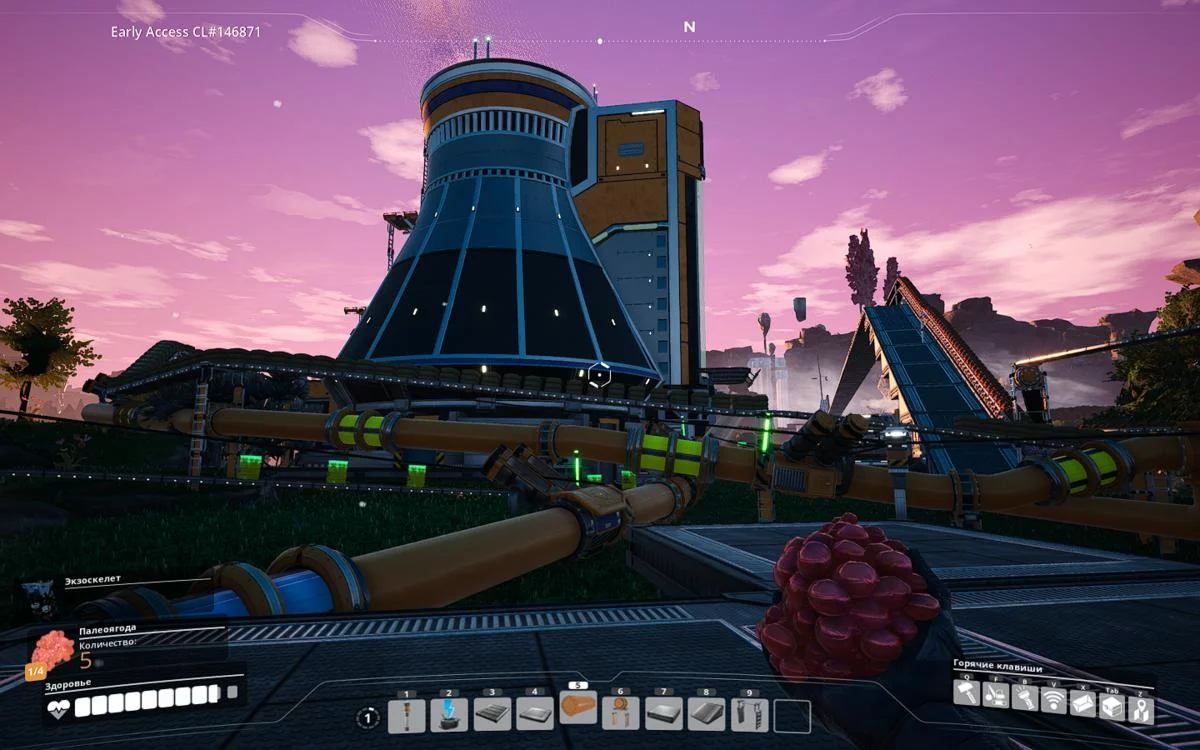Select the ribbed foundation in slot 3

click(x=491, y=715)
